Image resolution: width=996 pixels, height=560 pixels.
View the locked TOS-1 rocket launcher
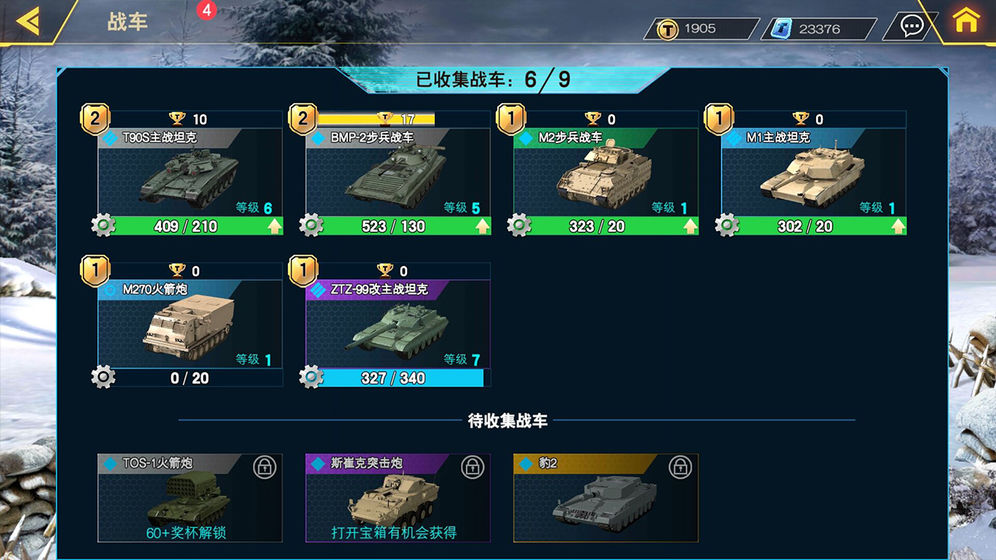point(190,498)
